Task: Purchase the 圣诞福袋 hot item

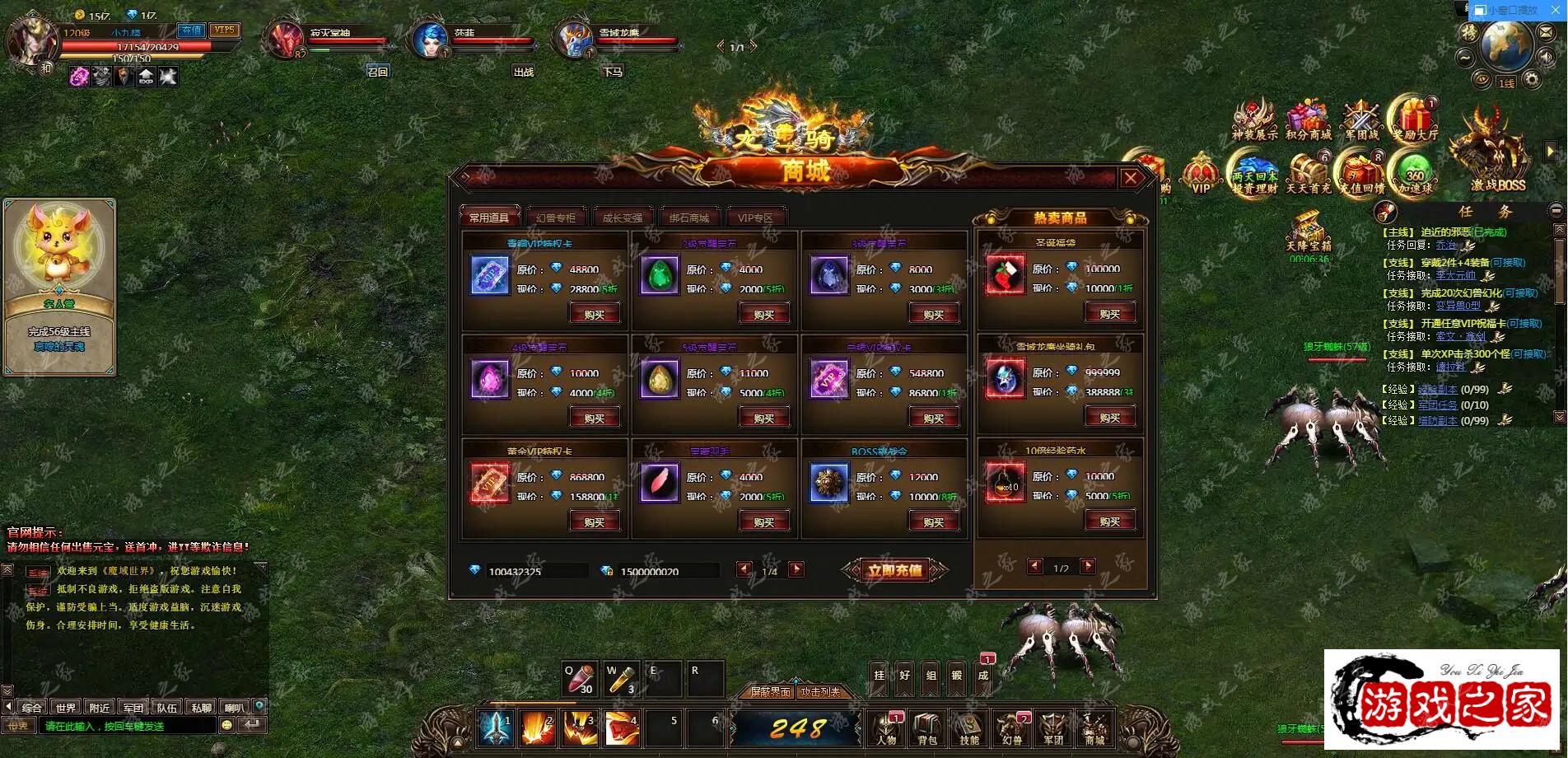Action: pos(1109,313)
